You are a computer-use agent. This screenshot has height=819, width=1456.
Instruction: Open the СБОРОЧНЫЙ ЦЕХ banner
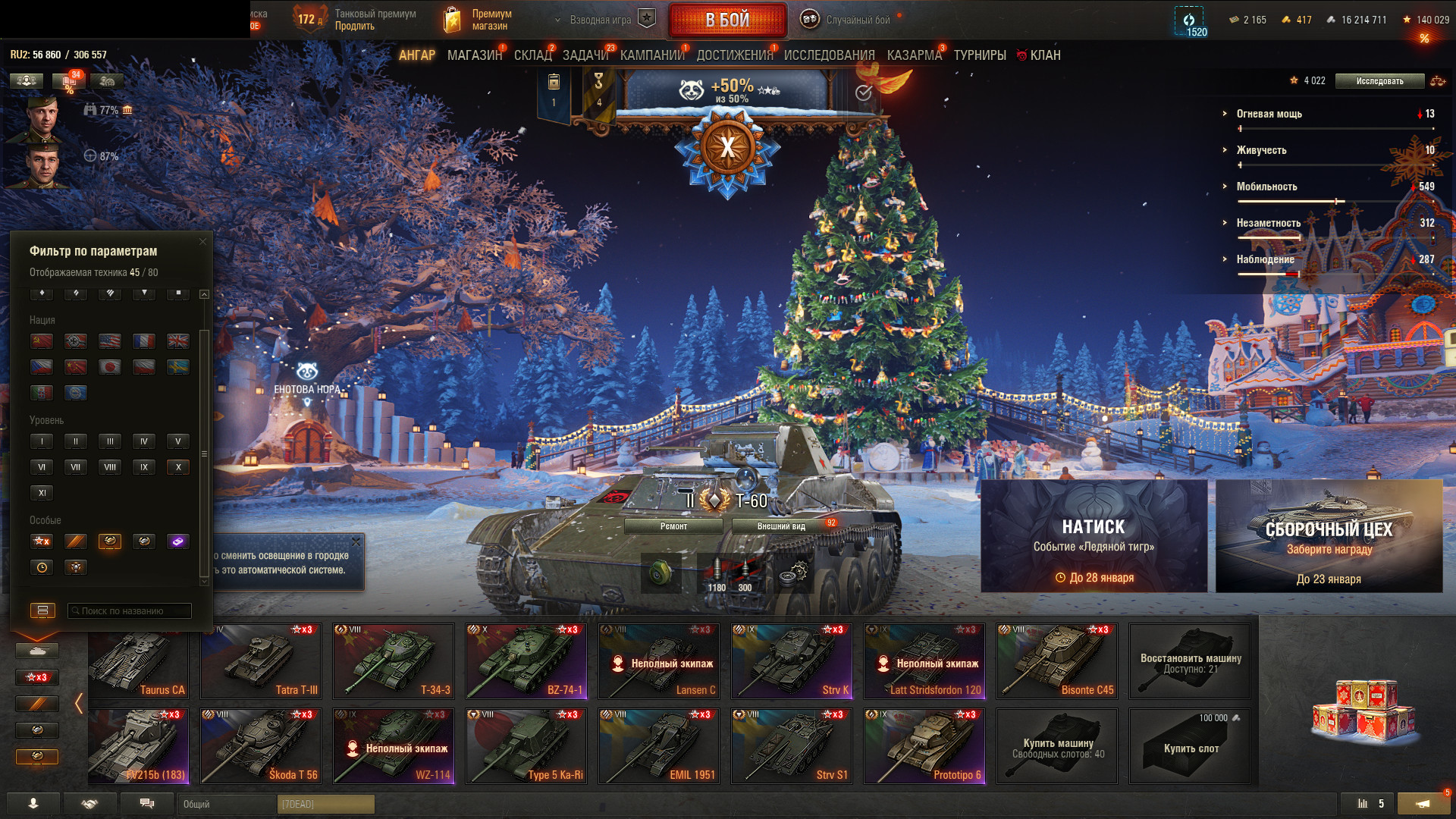pos(1329,535)
